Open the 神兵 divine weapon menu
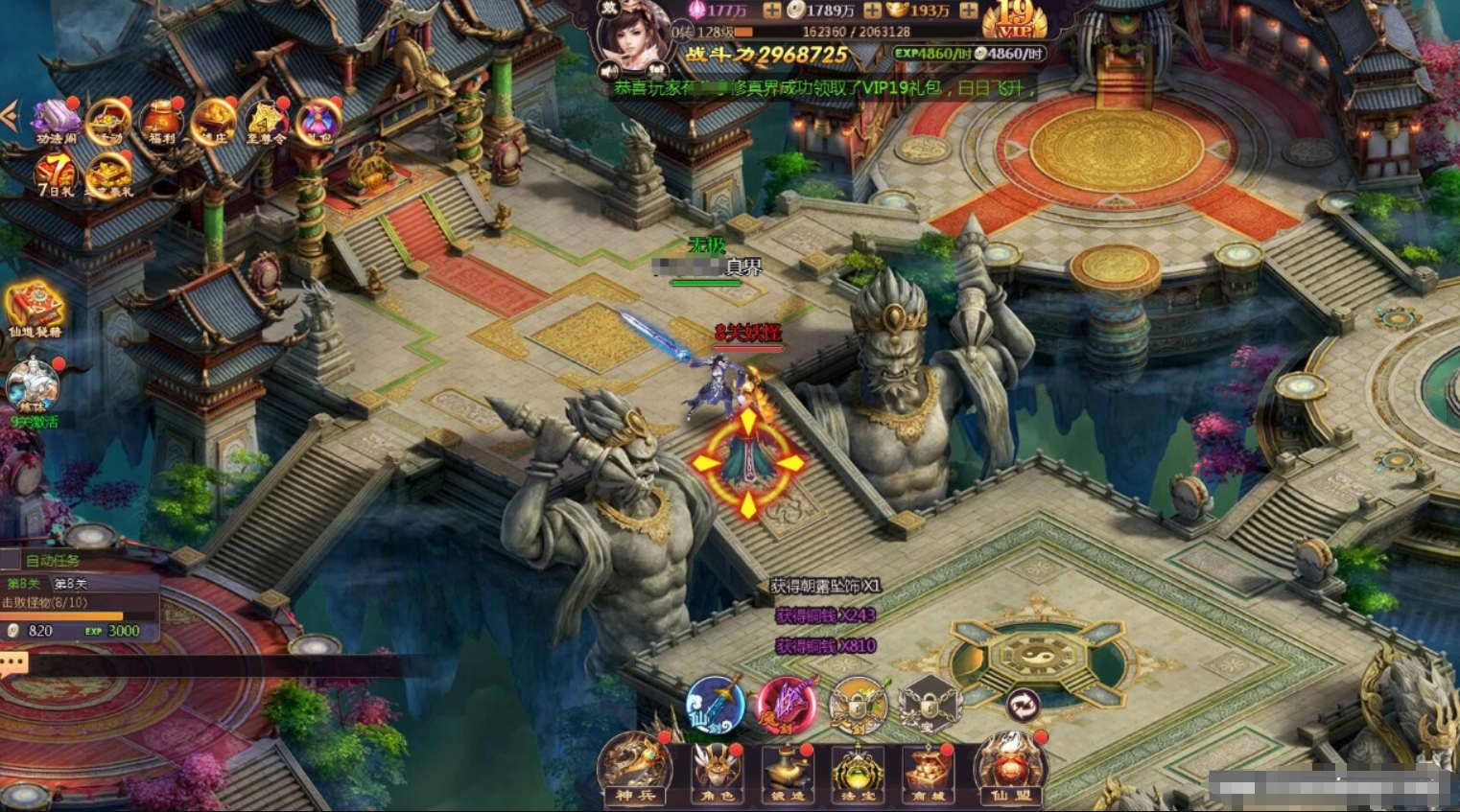 (634, 768)
